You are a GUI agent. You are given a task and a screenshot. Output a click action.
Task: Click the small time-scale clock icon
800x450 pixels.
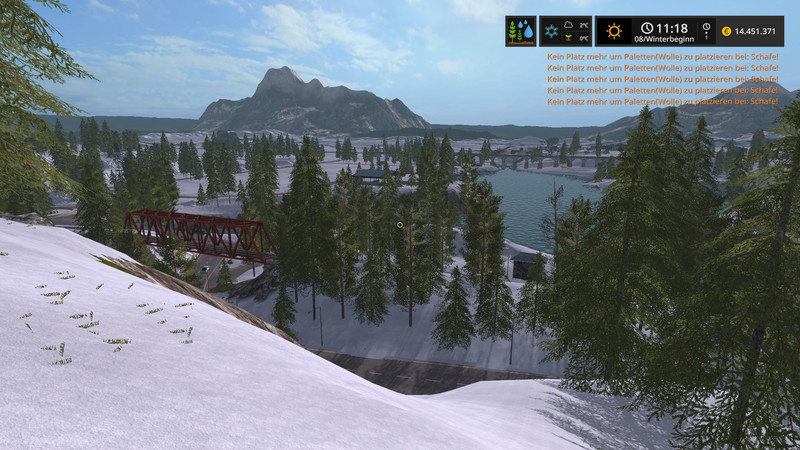point(706,28)
